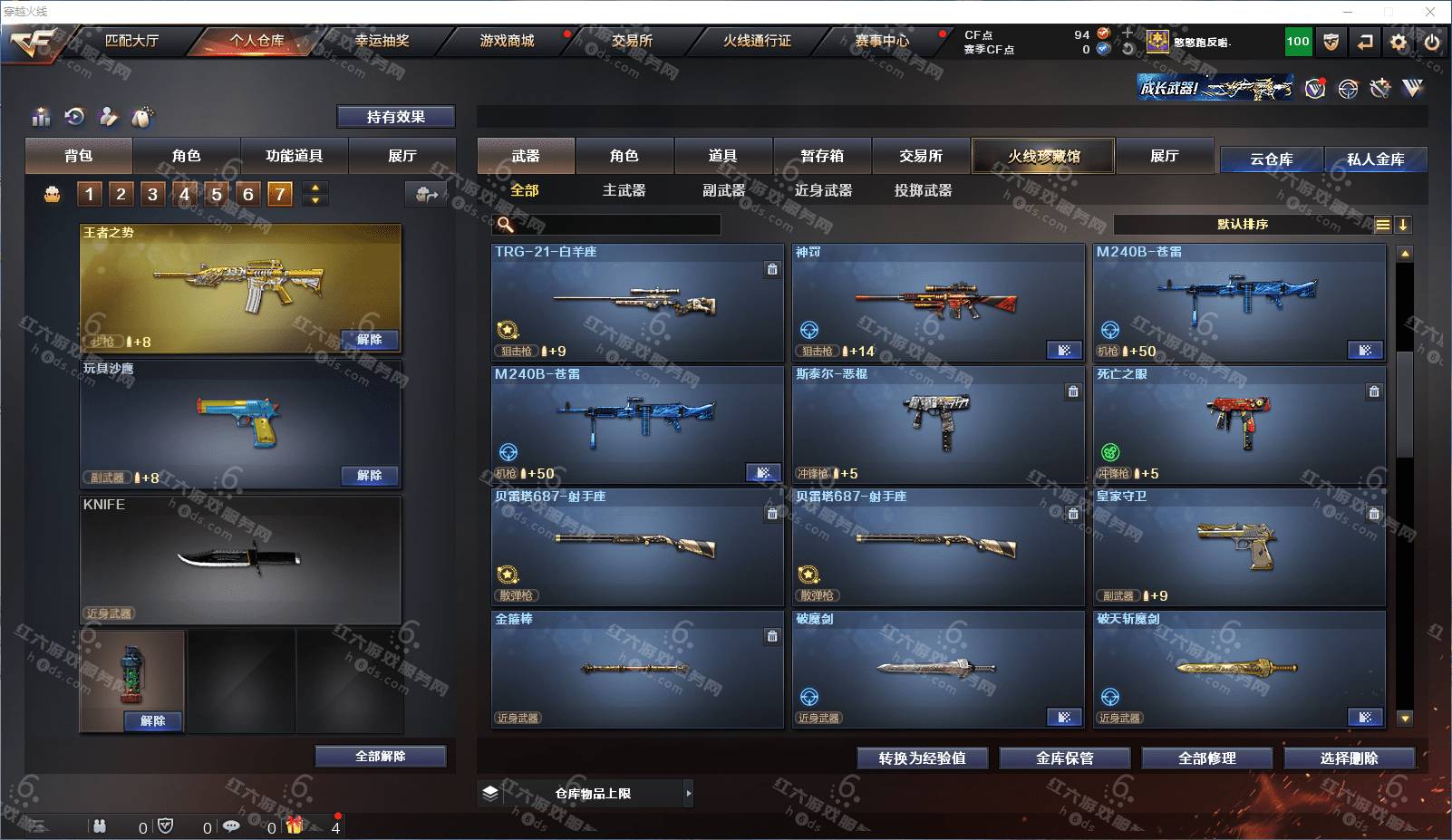This screenshot has height=840, width=1452.
Task: Select backpack loadout number 3
Action: [152, 193]
